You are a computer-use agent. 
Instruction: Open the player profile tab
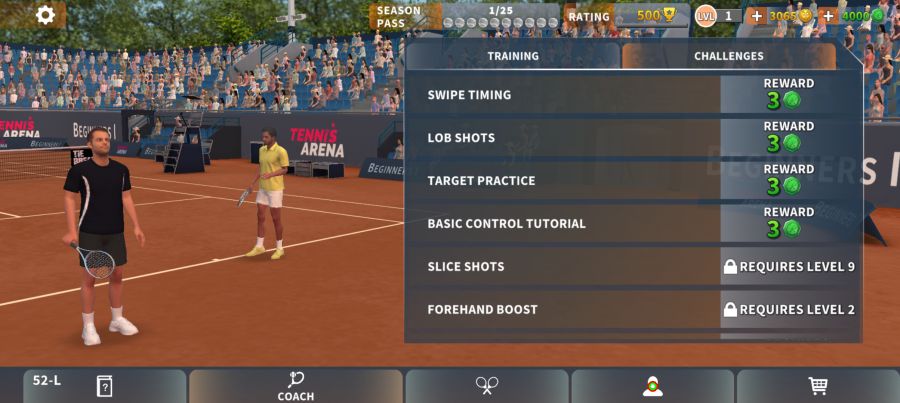click(x=653, y=386)
